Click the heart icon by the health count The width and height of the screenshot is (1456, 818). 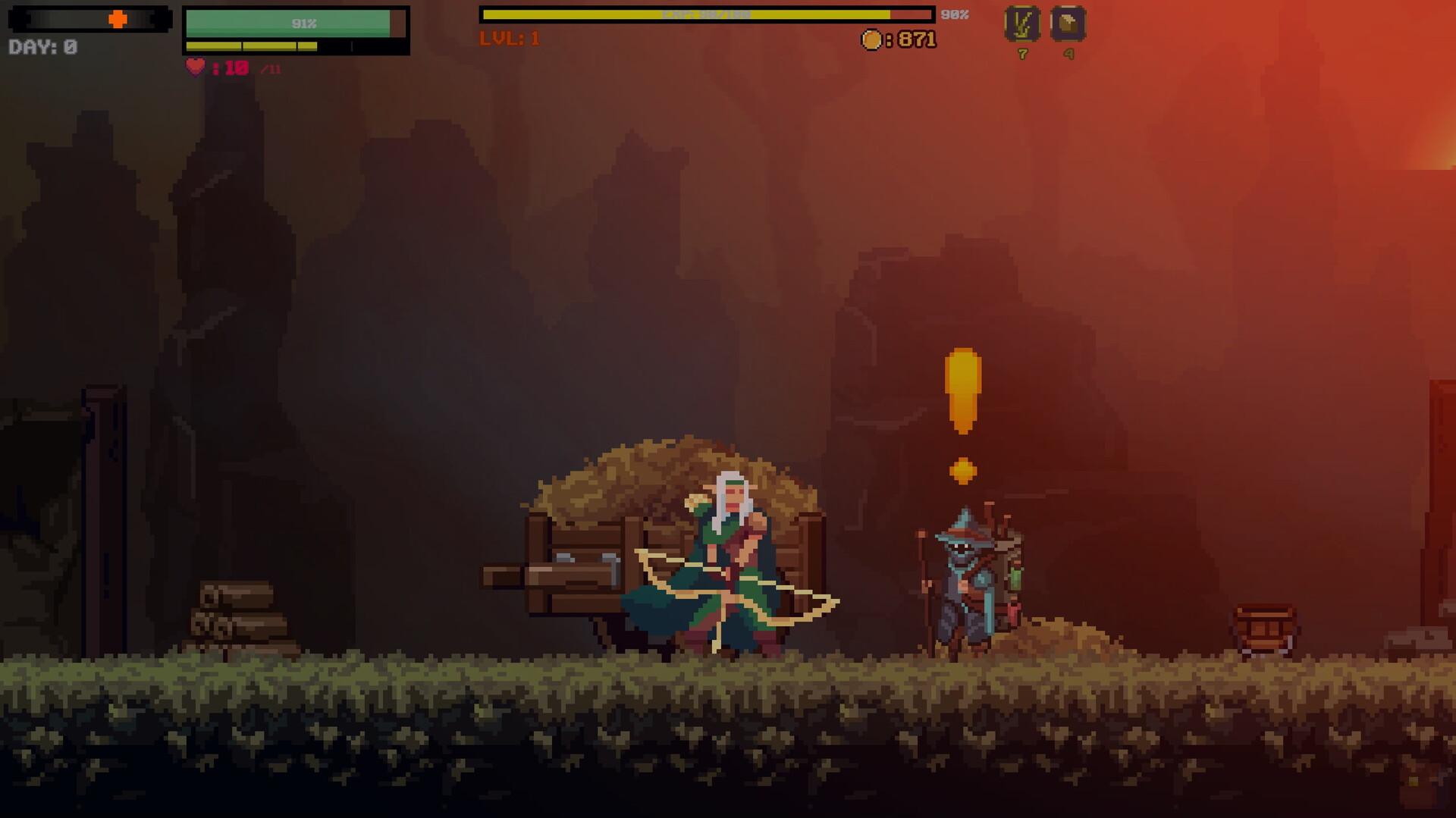pyautogui.click(x=194, y=67)
